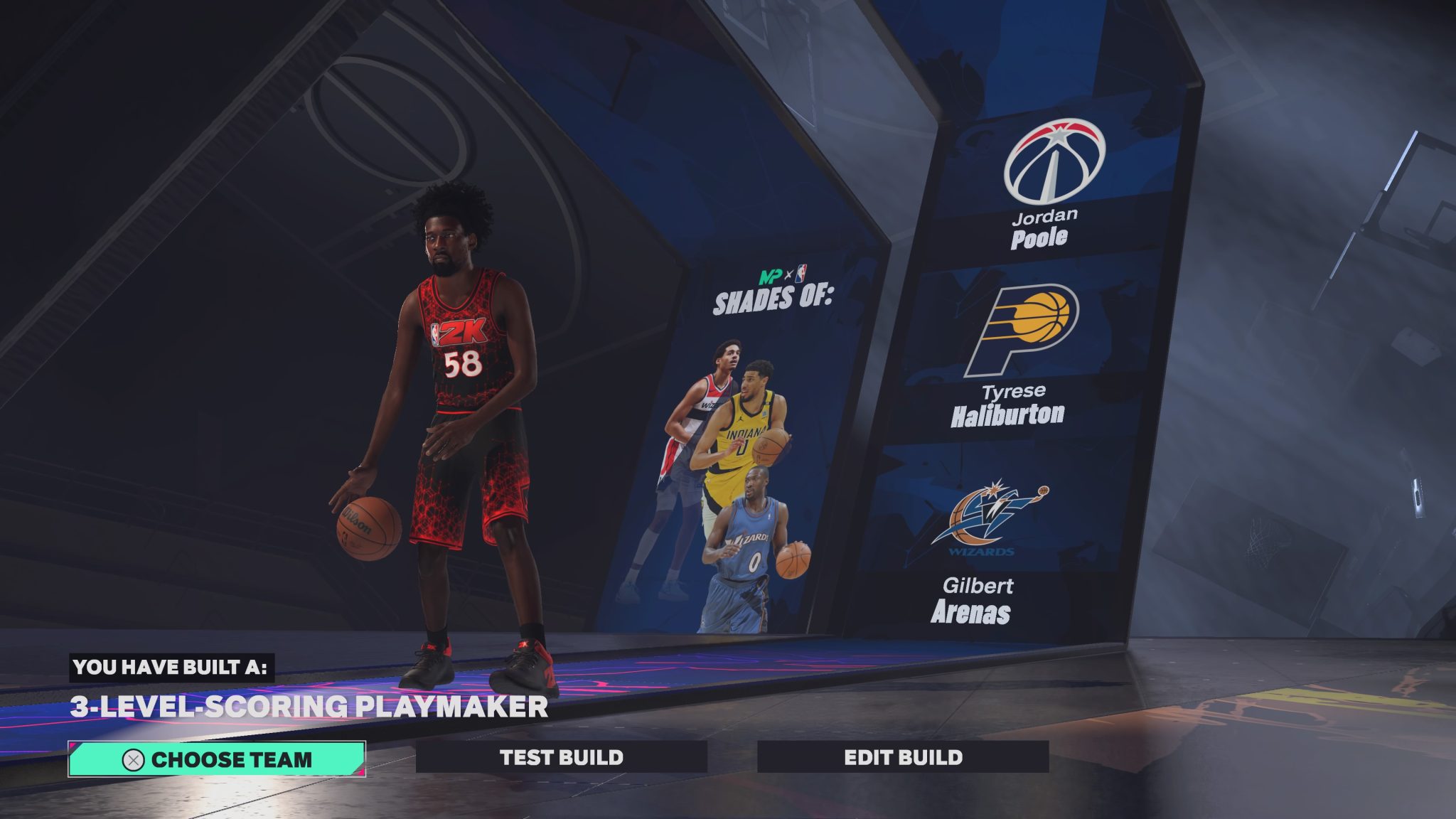Click the teal highlight bar on Choose Team

pos(218,759)
